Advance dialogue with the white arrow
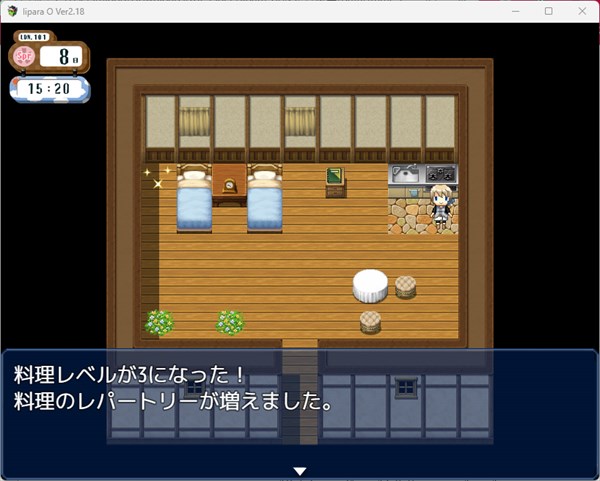This screenshot has width=600, height=481. [x=299, y=470]
